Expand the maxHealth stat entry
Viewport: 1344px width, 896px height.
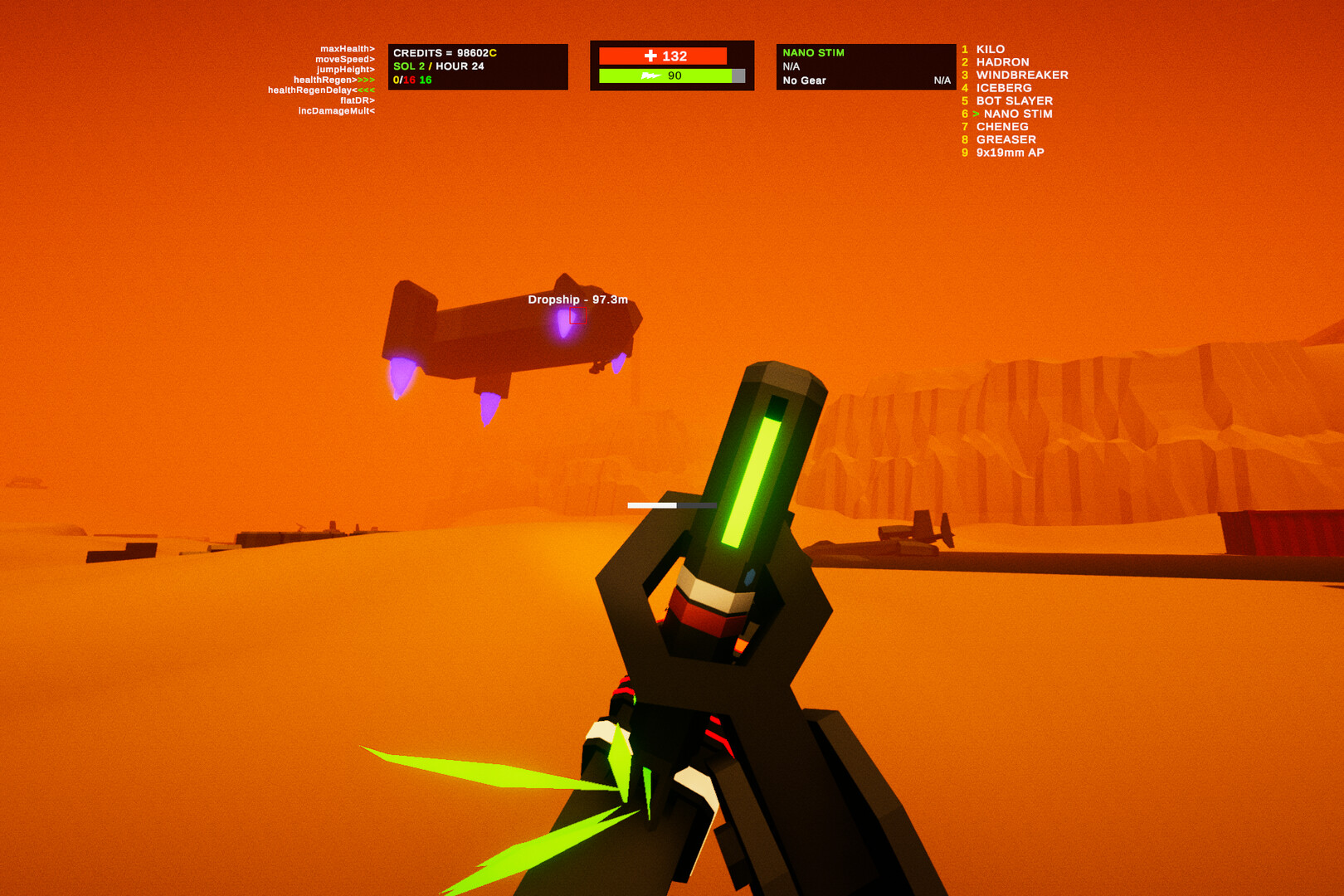coord(347,48)
